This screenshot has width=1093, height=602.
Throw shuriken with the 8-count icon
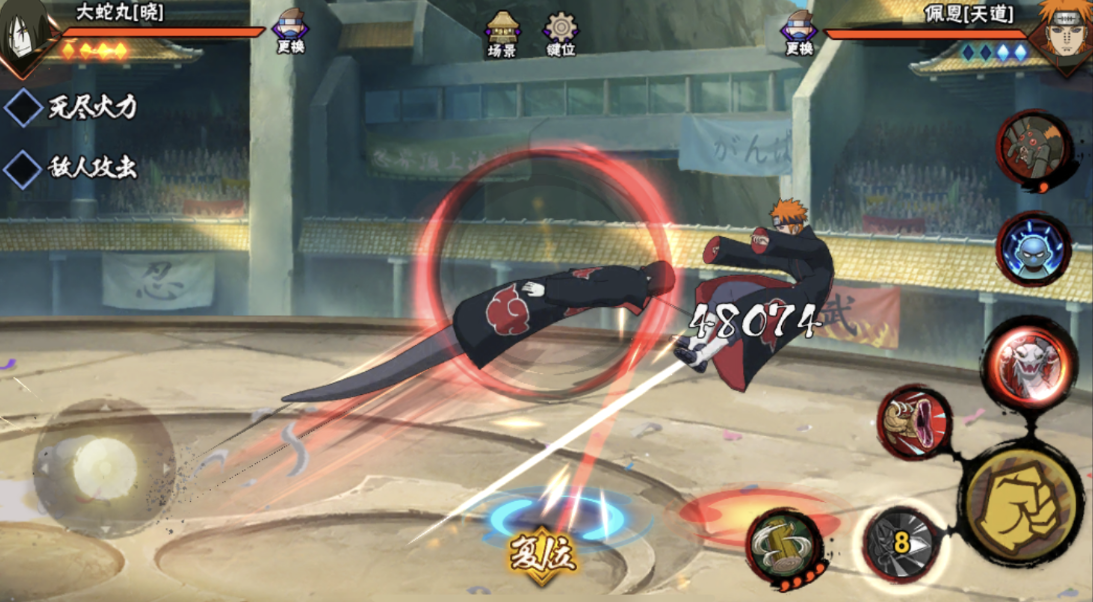901,543
